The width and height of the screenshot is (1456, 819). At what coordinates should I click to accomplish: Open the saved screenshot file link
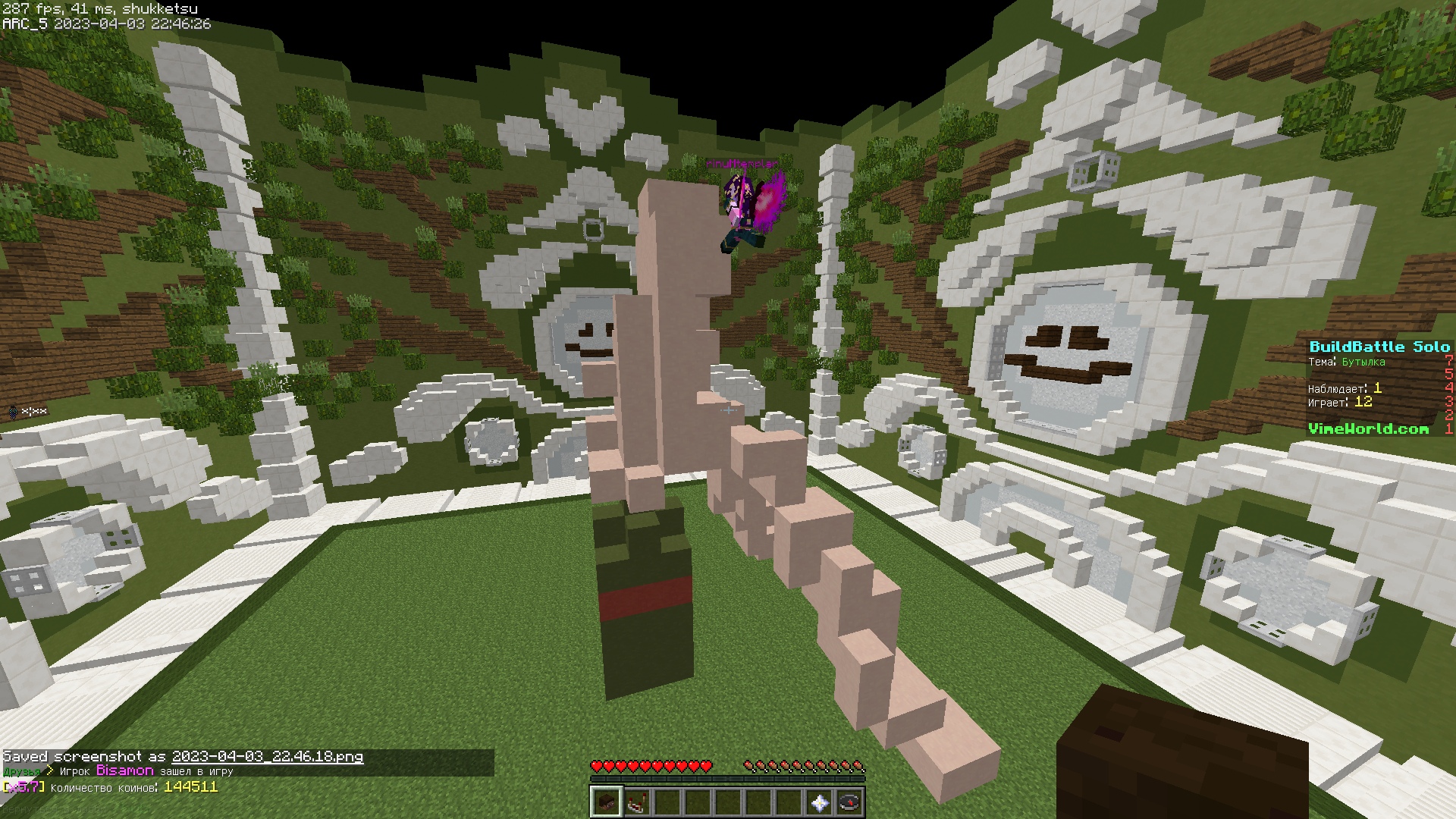267,756
